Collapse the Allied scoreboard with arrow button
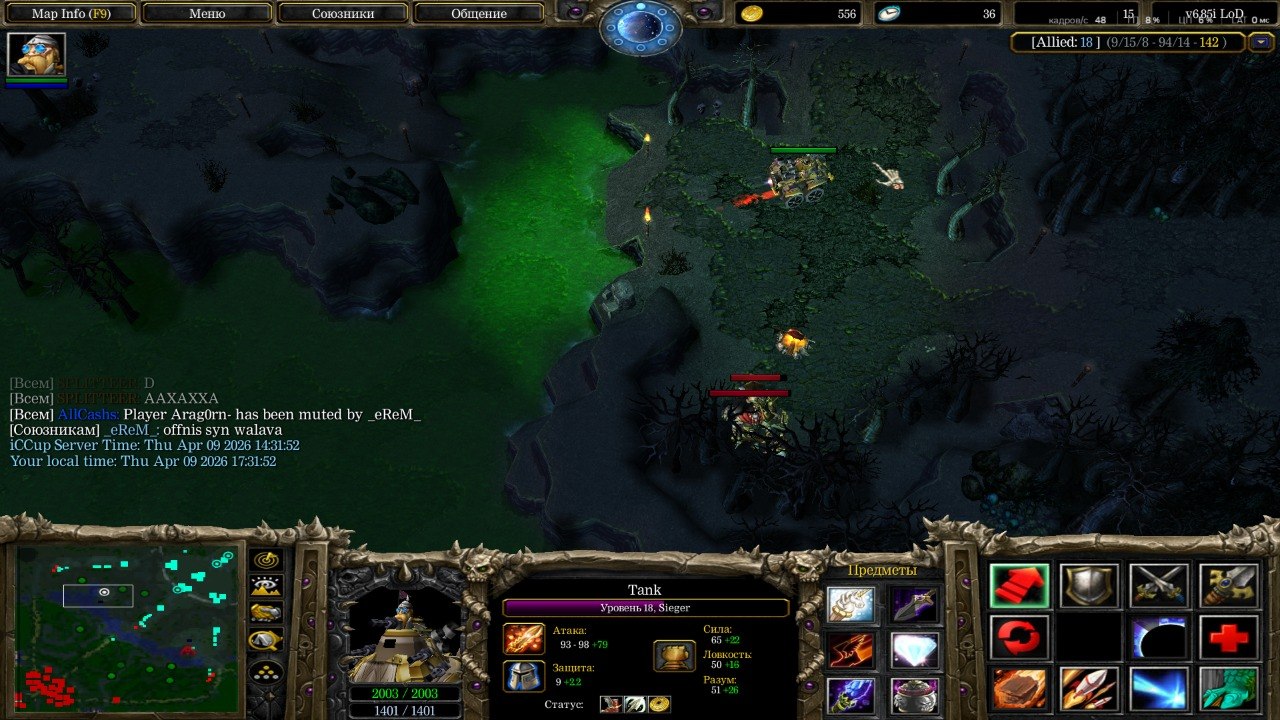Image resolution: width=1280 pixels, height=720 pixels. click(x=1261, y=42)
